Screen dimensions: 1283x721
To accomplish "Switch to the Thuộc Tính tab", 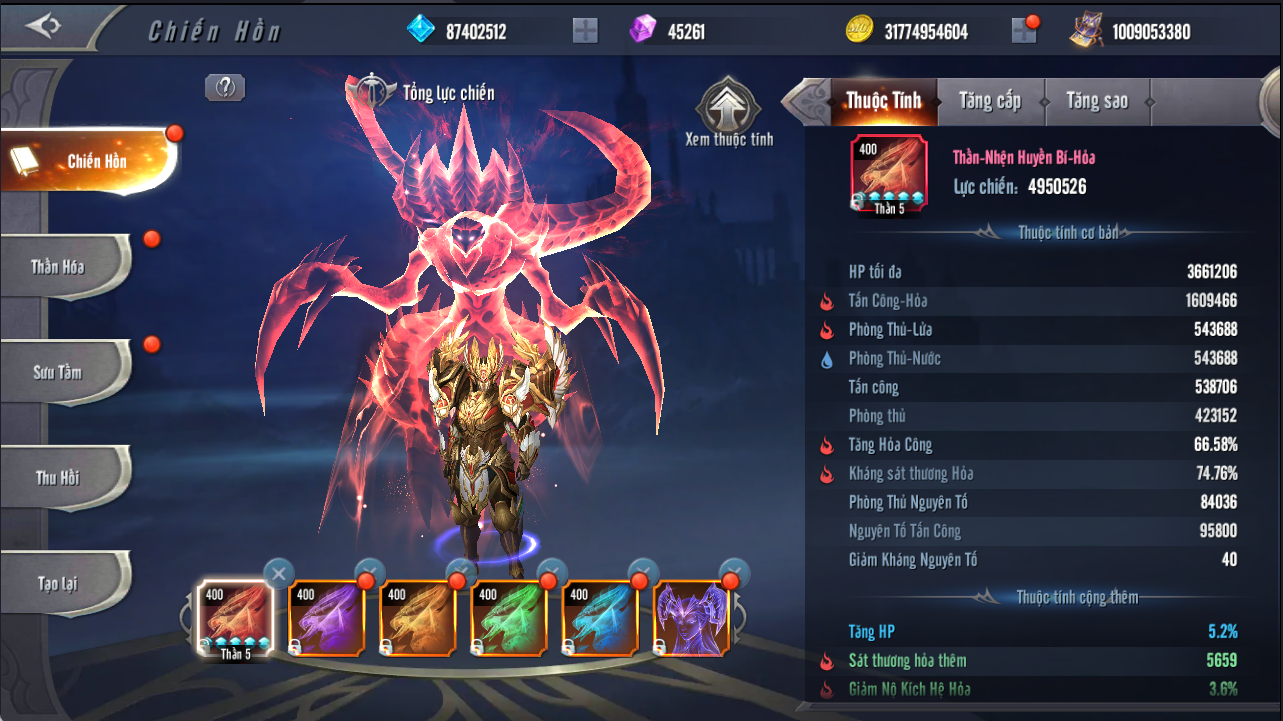I will (x=882, y=100).
